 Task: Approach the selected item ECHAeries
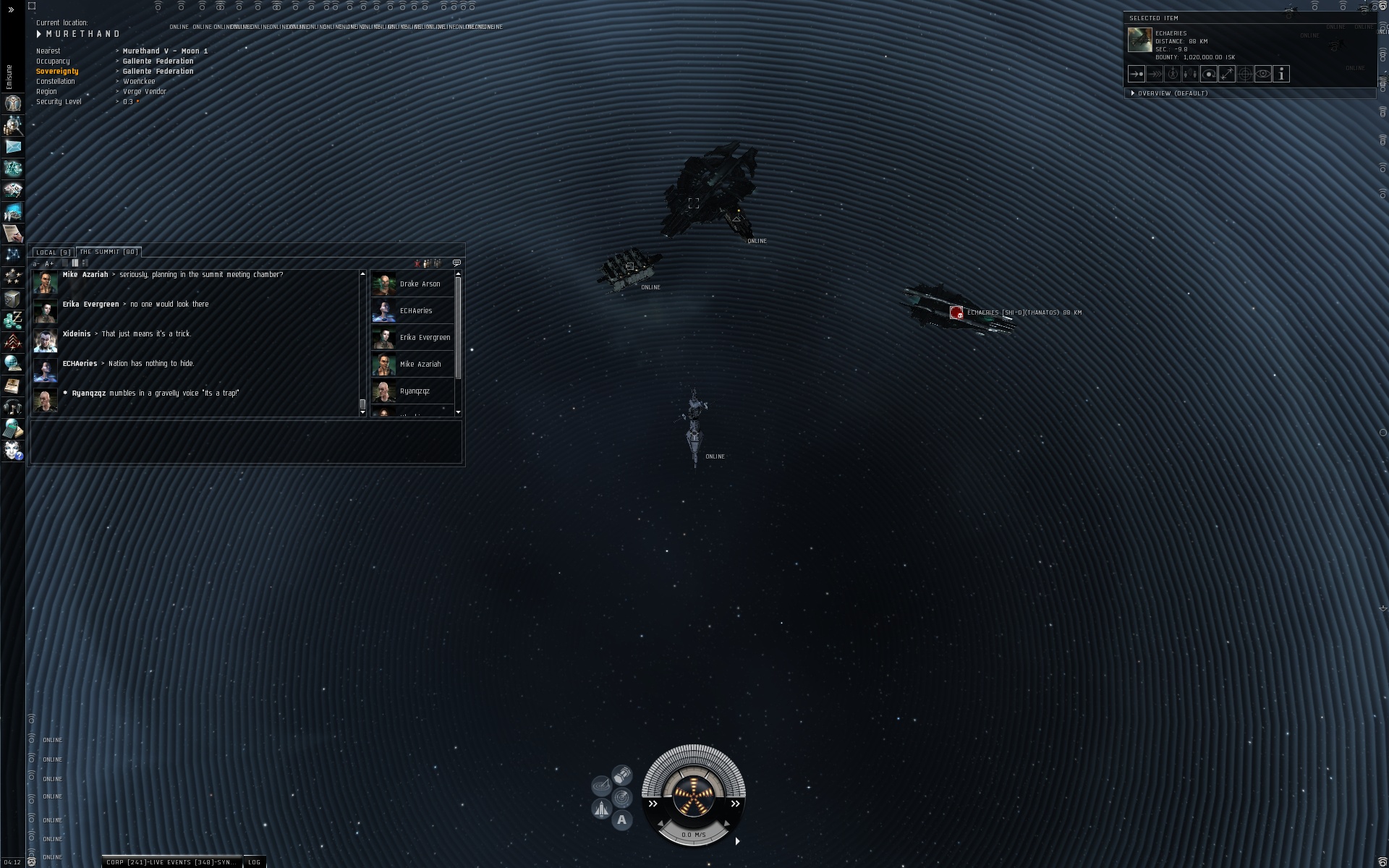[x=1137, y=74]
